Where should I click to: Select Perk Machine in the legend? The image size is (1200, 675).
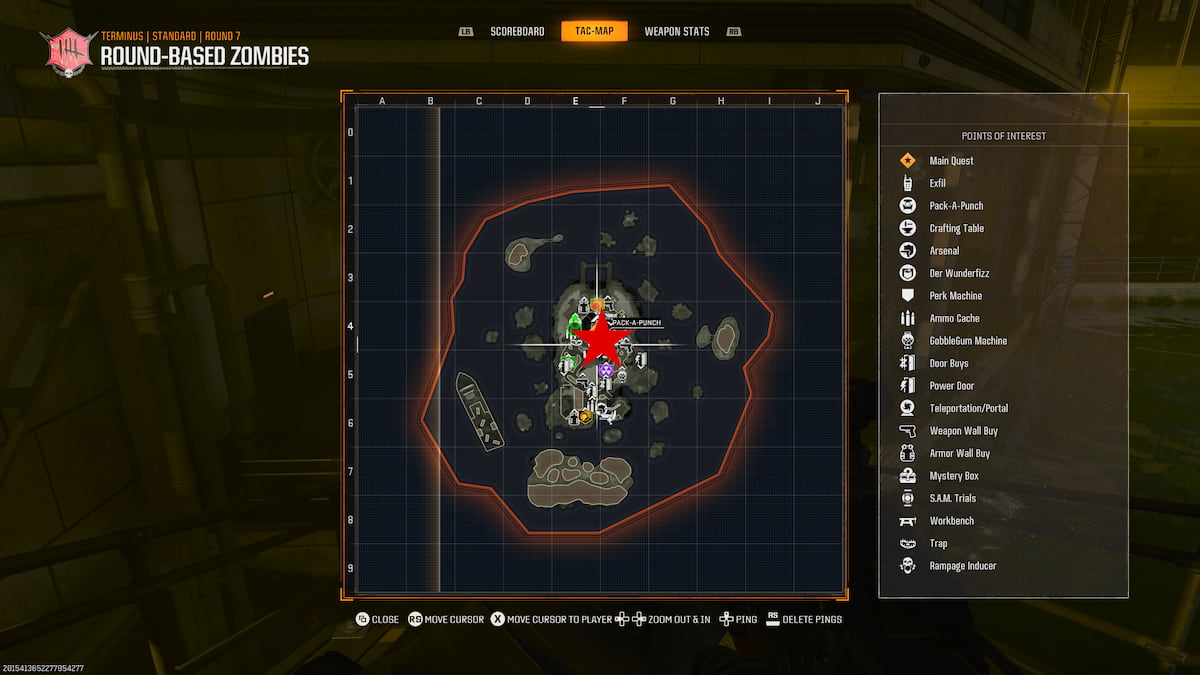click(955, 296)
